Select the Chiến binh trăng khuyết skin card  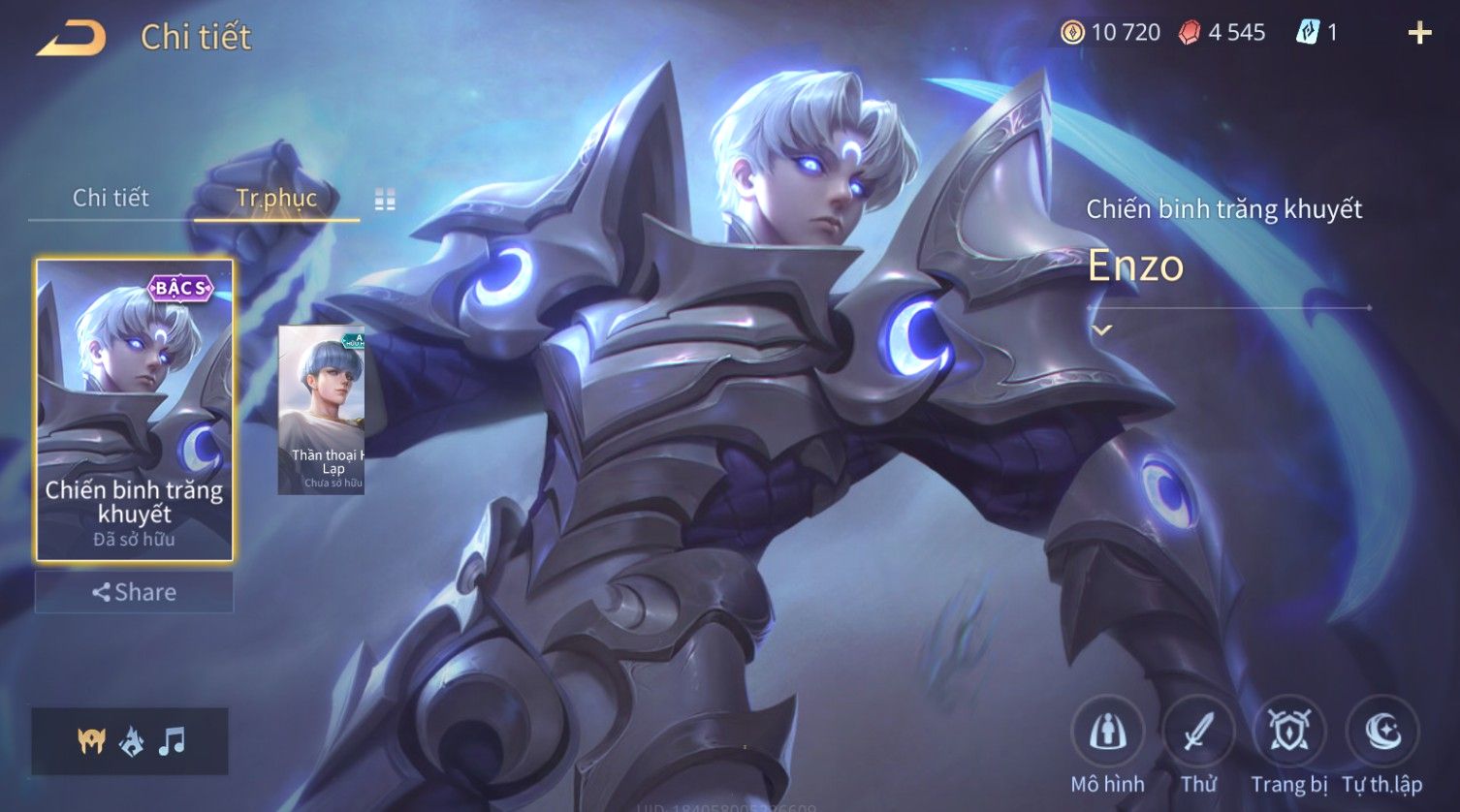tap(135, 410)
